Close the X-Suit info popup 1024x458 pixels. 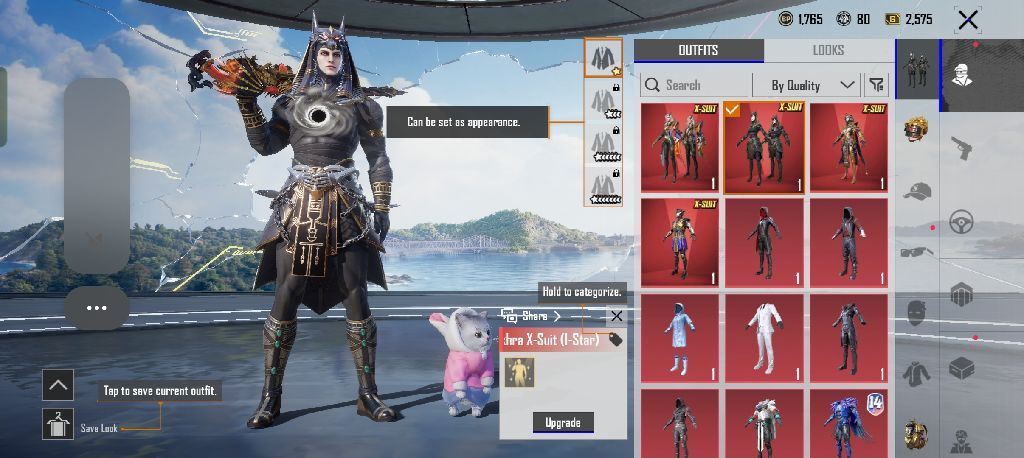616,316
